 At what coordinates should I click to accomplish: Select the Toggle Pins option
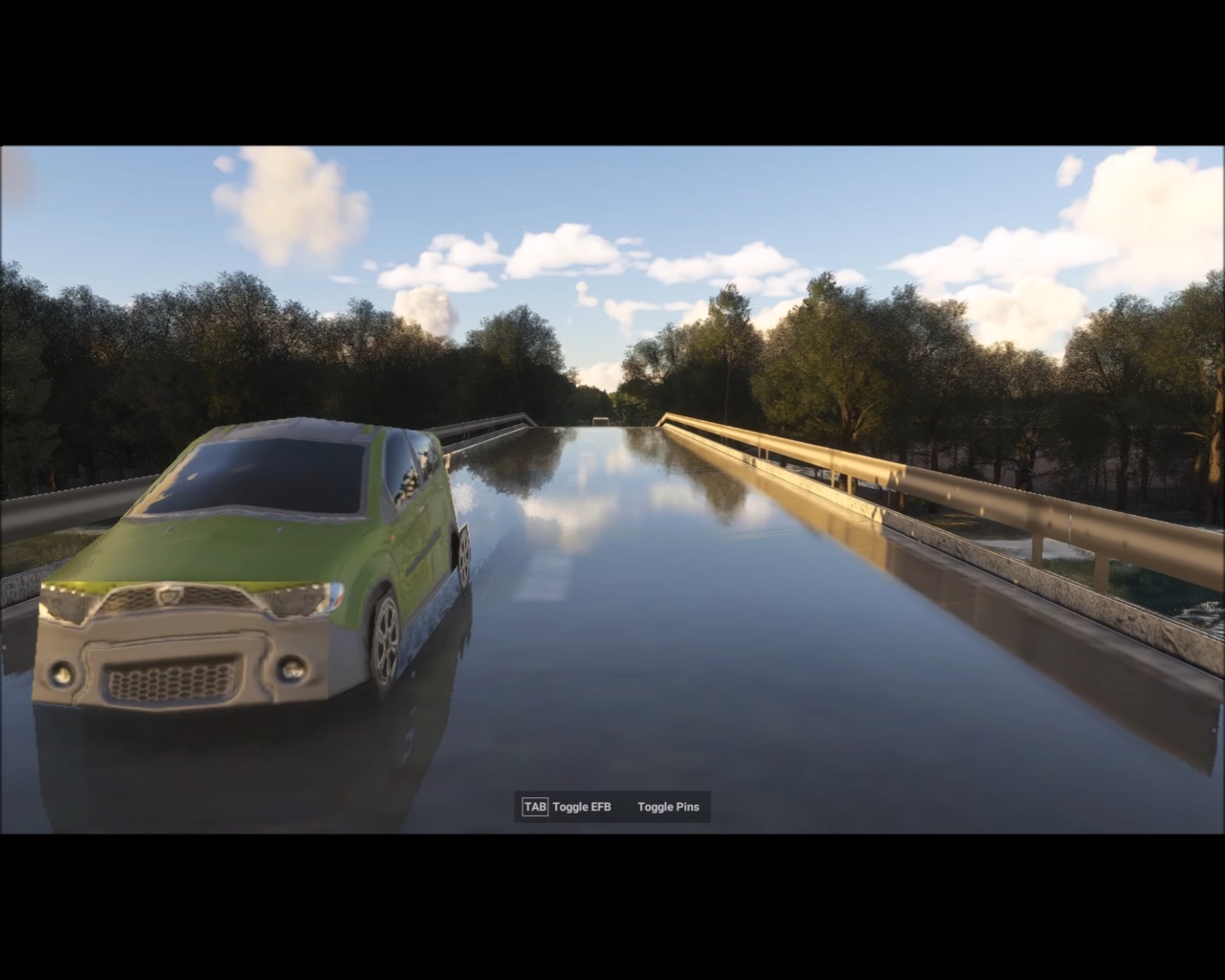point(668,807)
